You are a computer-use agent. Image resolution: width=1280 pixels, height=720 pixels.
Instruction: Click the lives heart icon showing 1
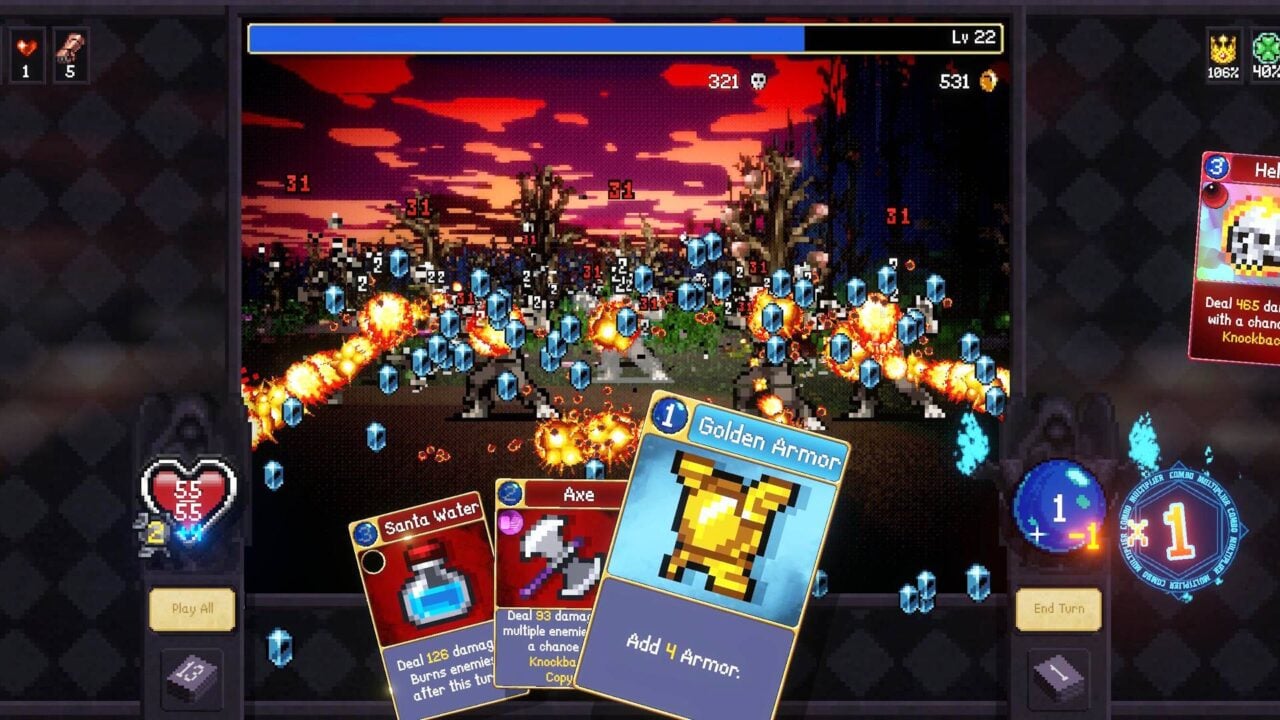point(28,30)
